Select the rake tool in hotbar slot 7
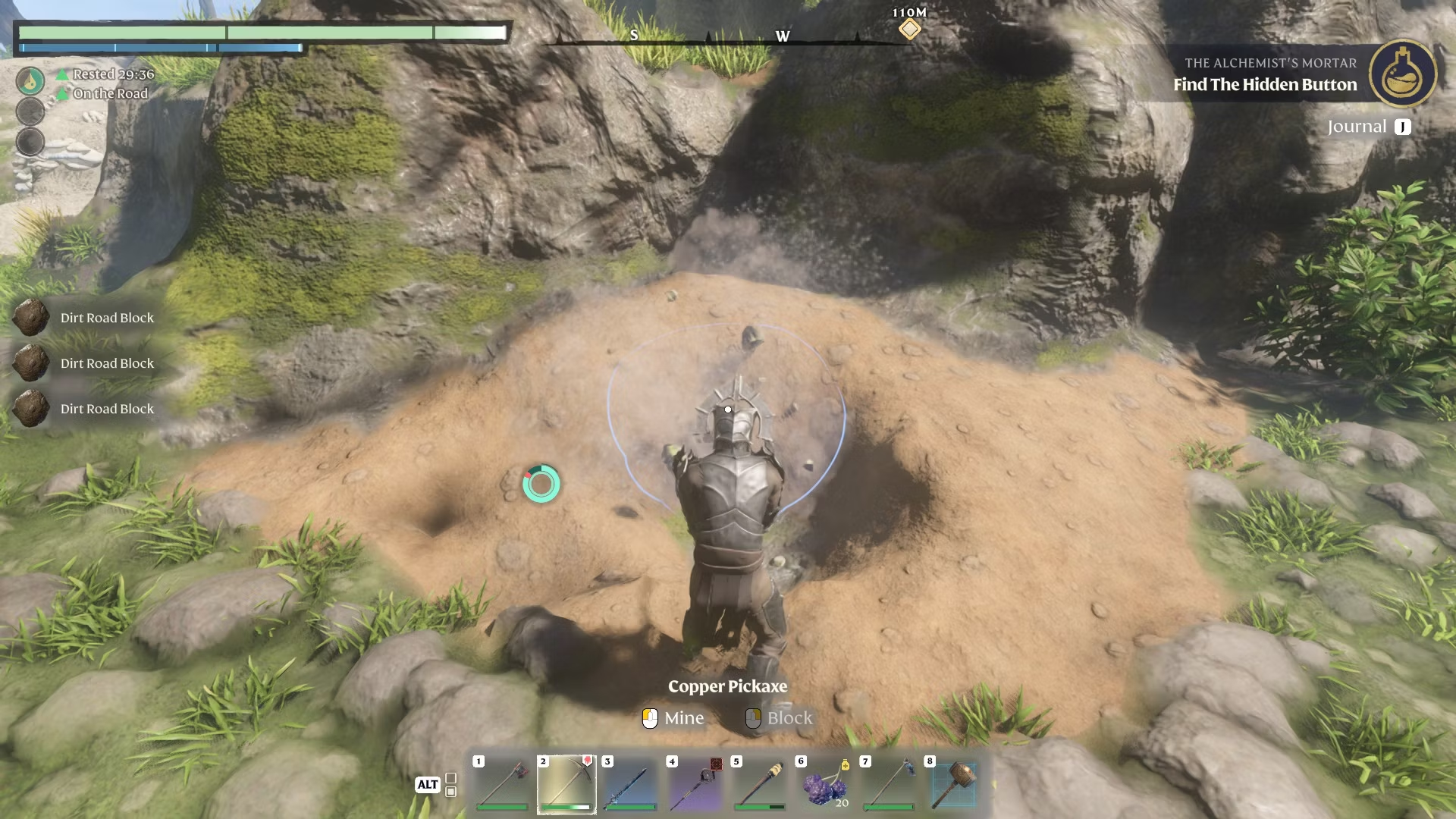The image size is (1456, 819). pos(889,783)
